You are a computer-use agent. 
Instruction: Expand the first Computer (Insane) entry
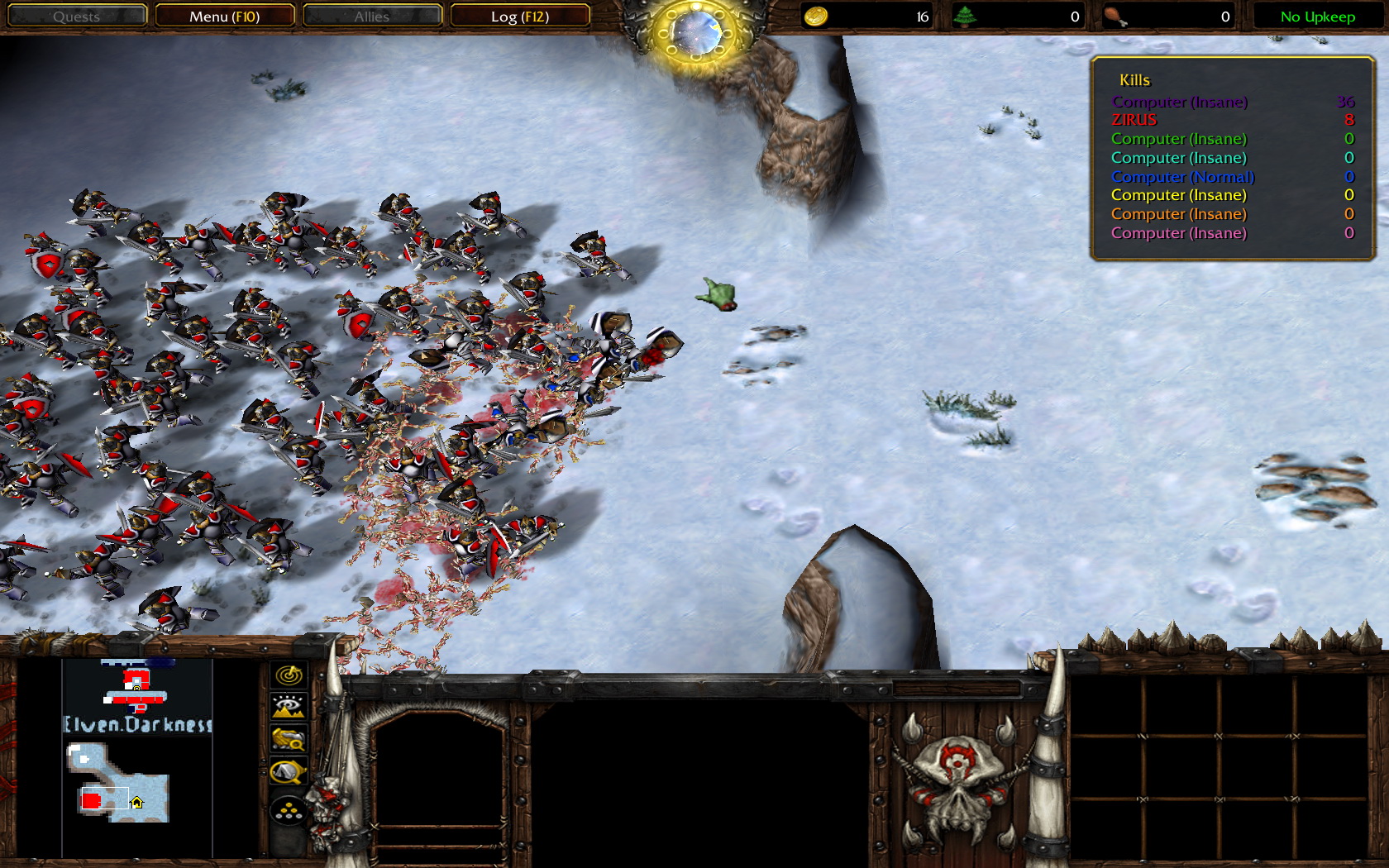tap(1182, 101)
